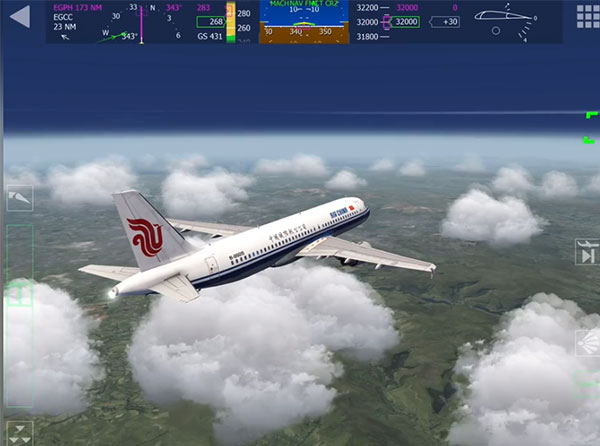Tap the back arrow to exit the flight
The width and height of the screenshot is (600, 446).
[19, 17]
